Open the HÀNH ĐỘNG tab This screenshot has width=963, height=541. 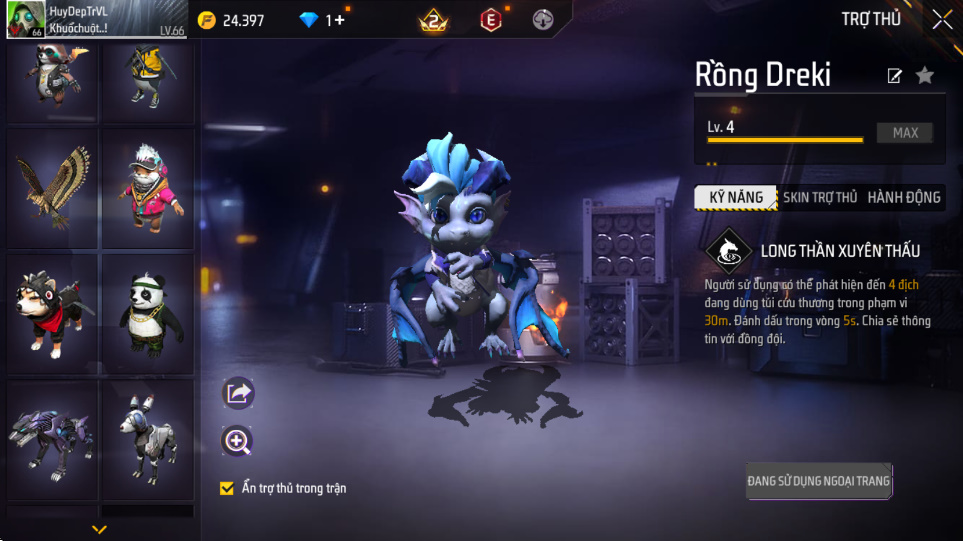[903, 197]
